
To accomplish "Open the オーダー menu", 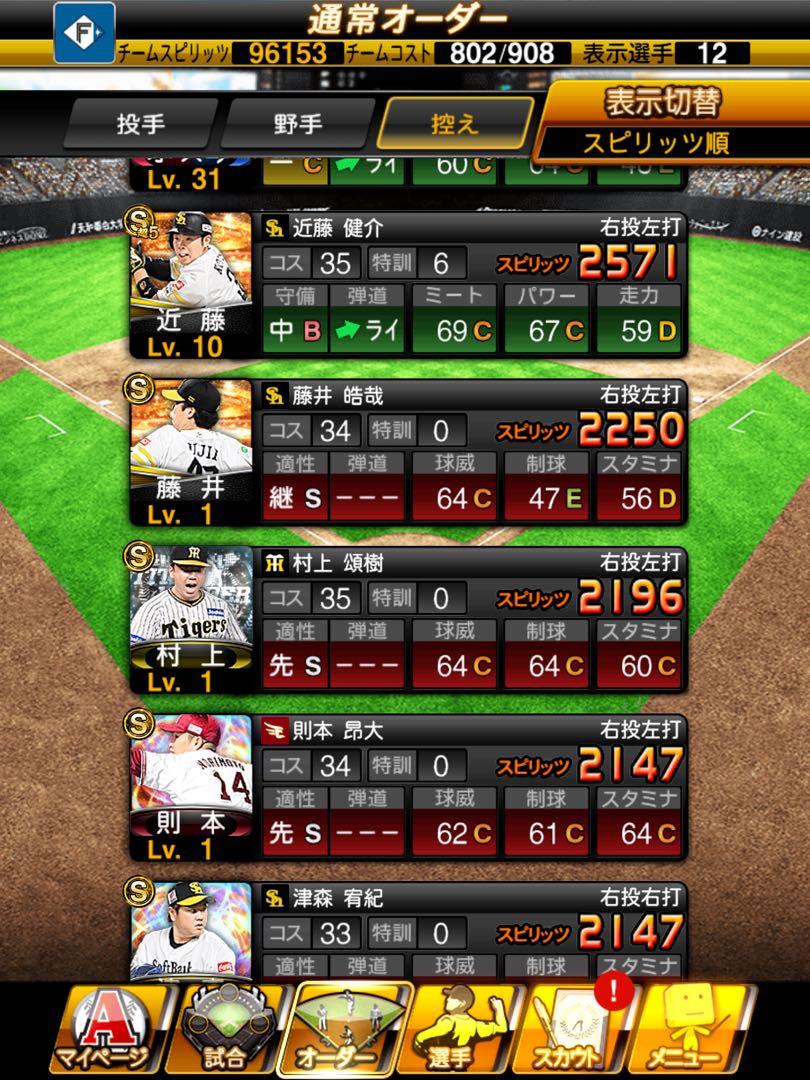I will pos(350,1032).
